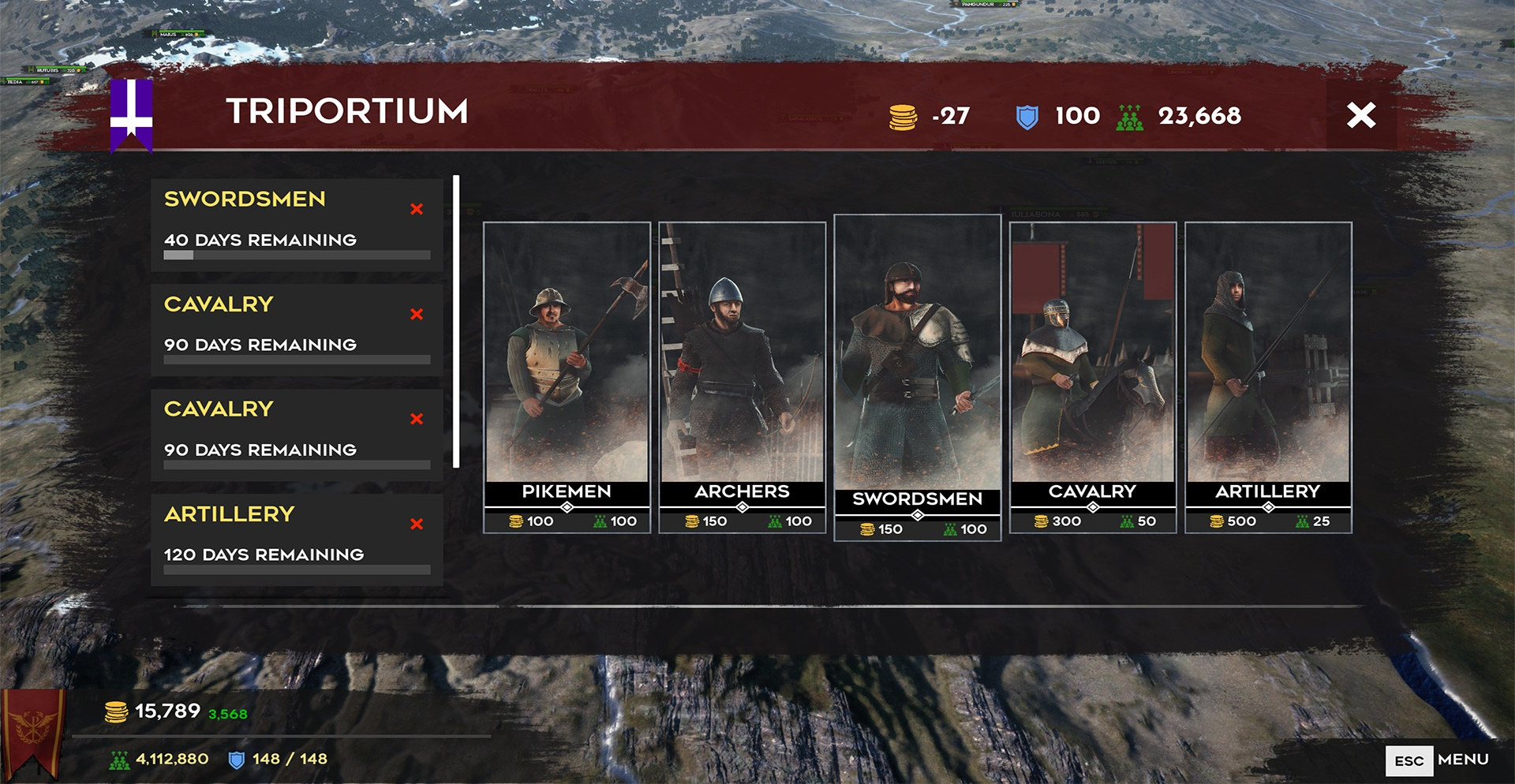Cancel the queued Artillery with 120 days remaining
Image resolution: width=1515 pixels, height=784 pixels.
click(417, 524)
